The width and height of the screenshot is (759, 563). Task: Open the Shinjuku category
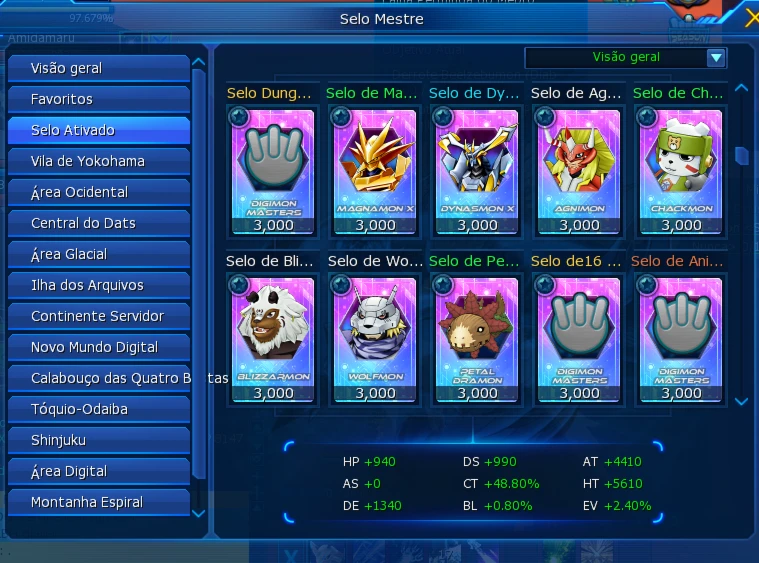(x=98, y=440)
